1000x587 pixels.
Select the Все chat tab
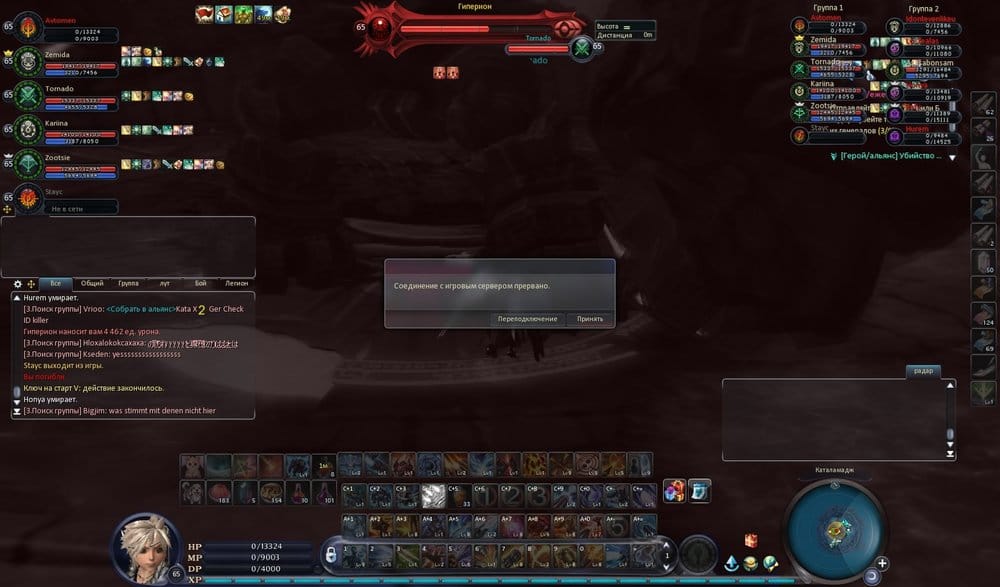click(x=56, y=284)
